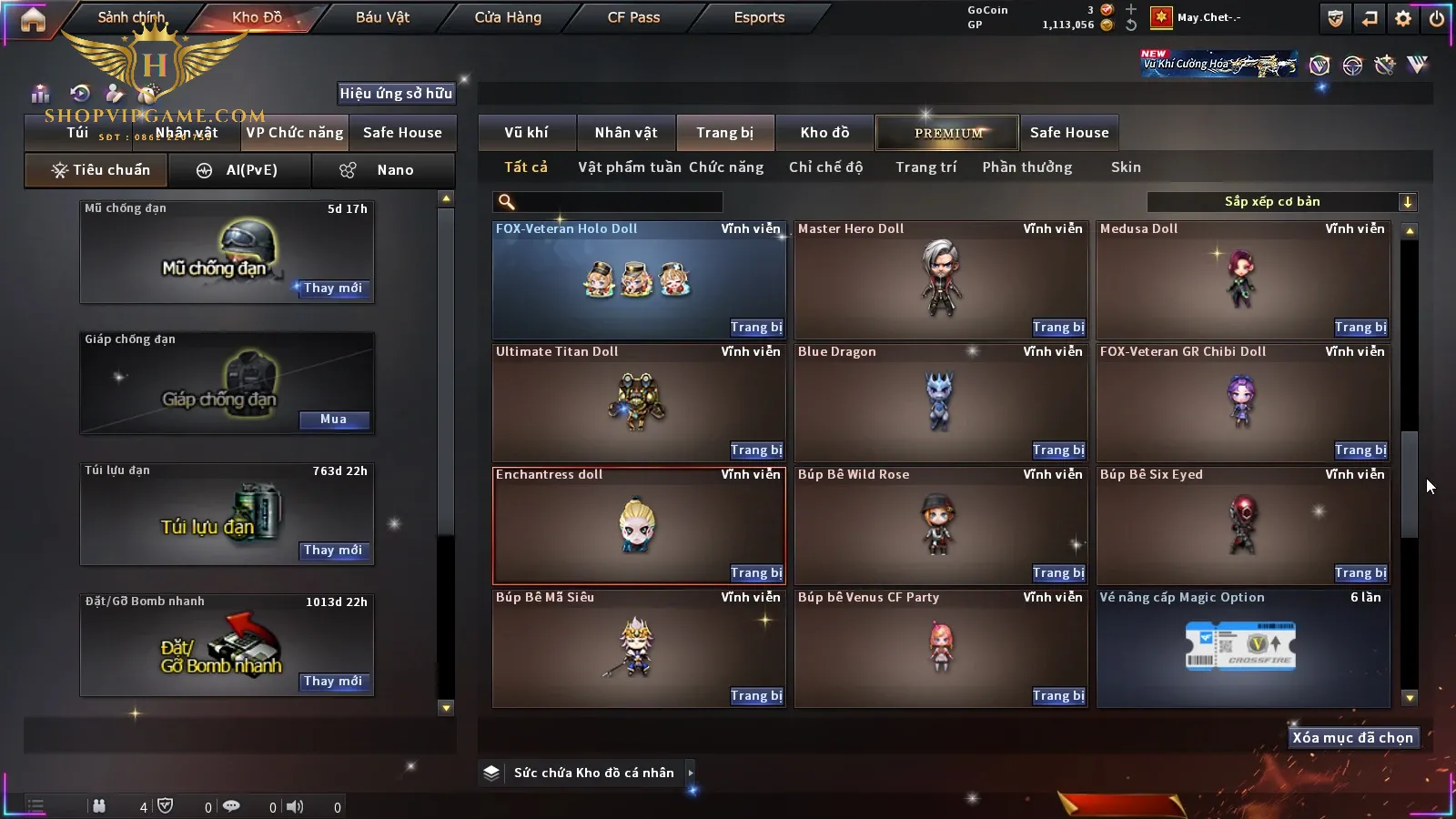This screenshot has width=1456, height=819.
Task: Equip the Master Hero Doll
Action: pyautogui.click(x=1058, y=328)
